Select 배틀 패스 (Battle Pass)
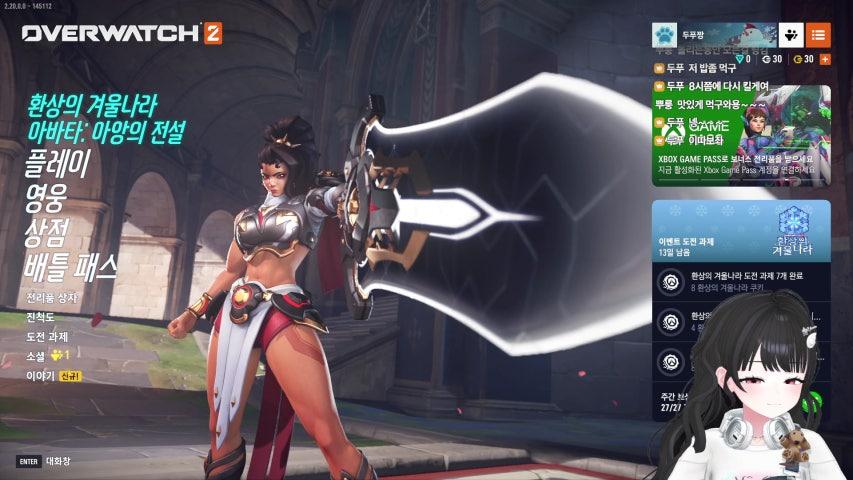Image resolution: width=853 pixels, height=480 pixels. pyautogui.click(x=71, y=267)
